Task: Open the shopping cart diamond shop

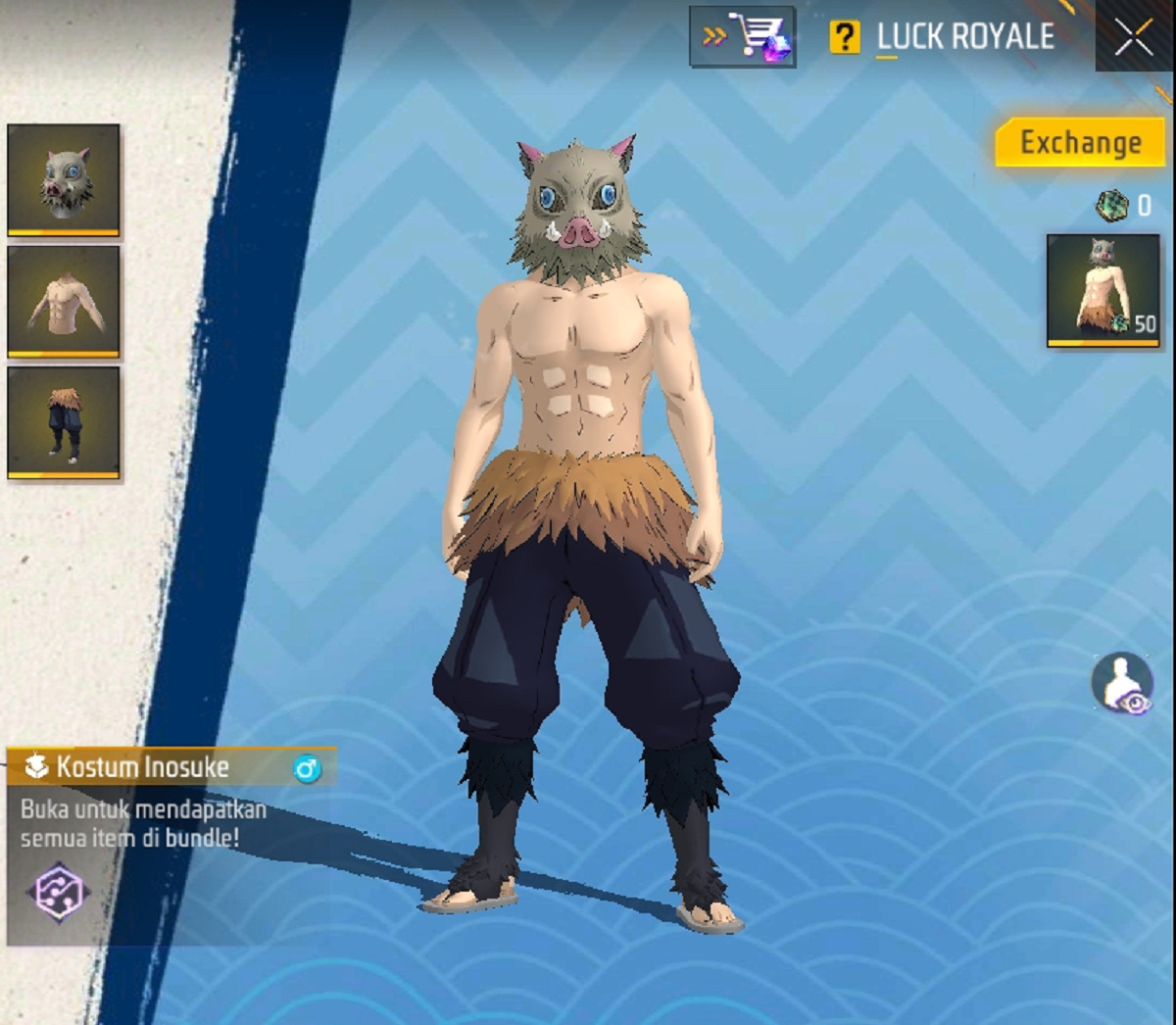Action: click(742, 37)
